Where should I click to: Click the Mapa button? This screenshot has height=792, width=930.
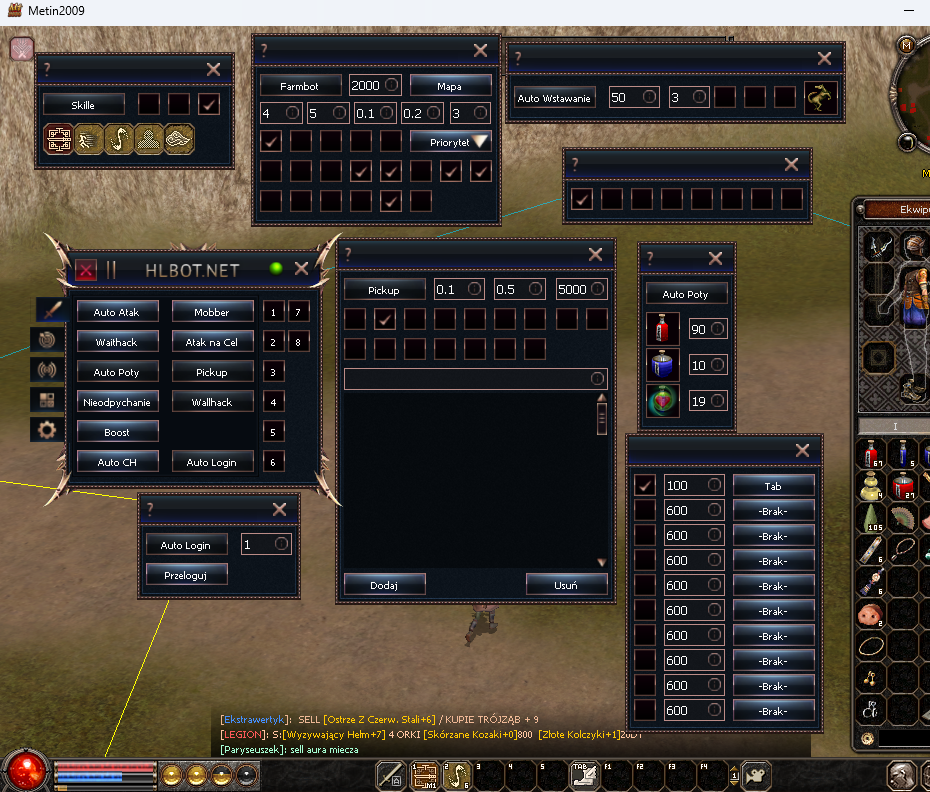(x=450, y=85)
